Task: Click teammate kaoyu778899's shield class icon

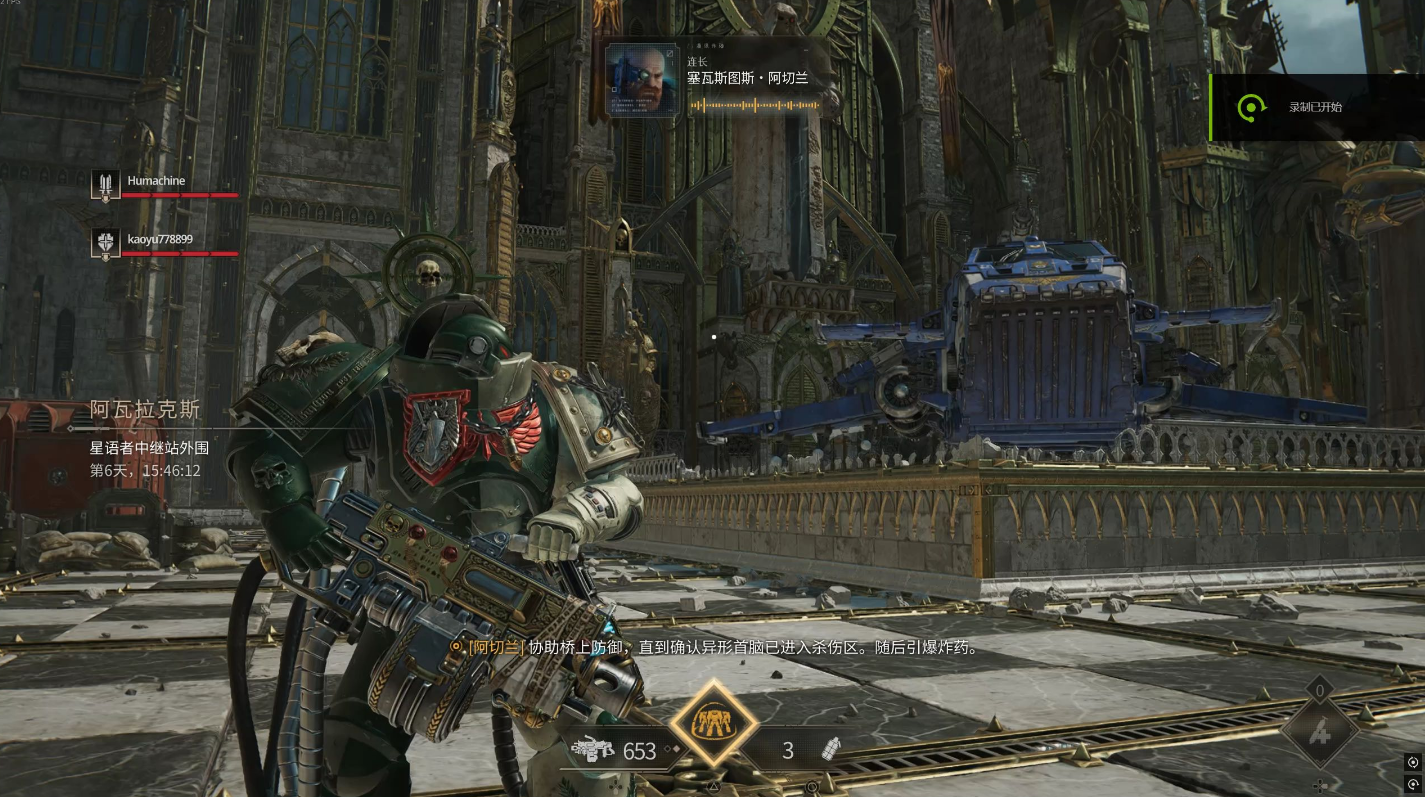Action: pyautogui.click(x=106, y=242)
